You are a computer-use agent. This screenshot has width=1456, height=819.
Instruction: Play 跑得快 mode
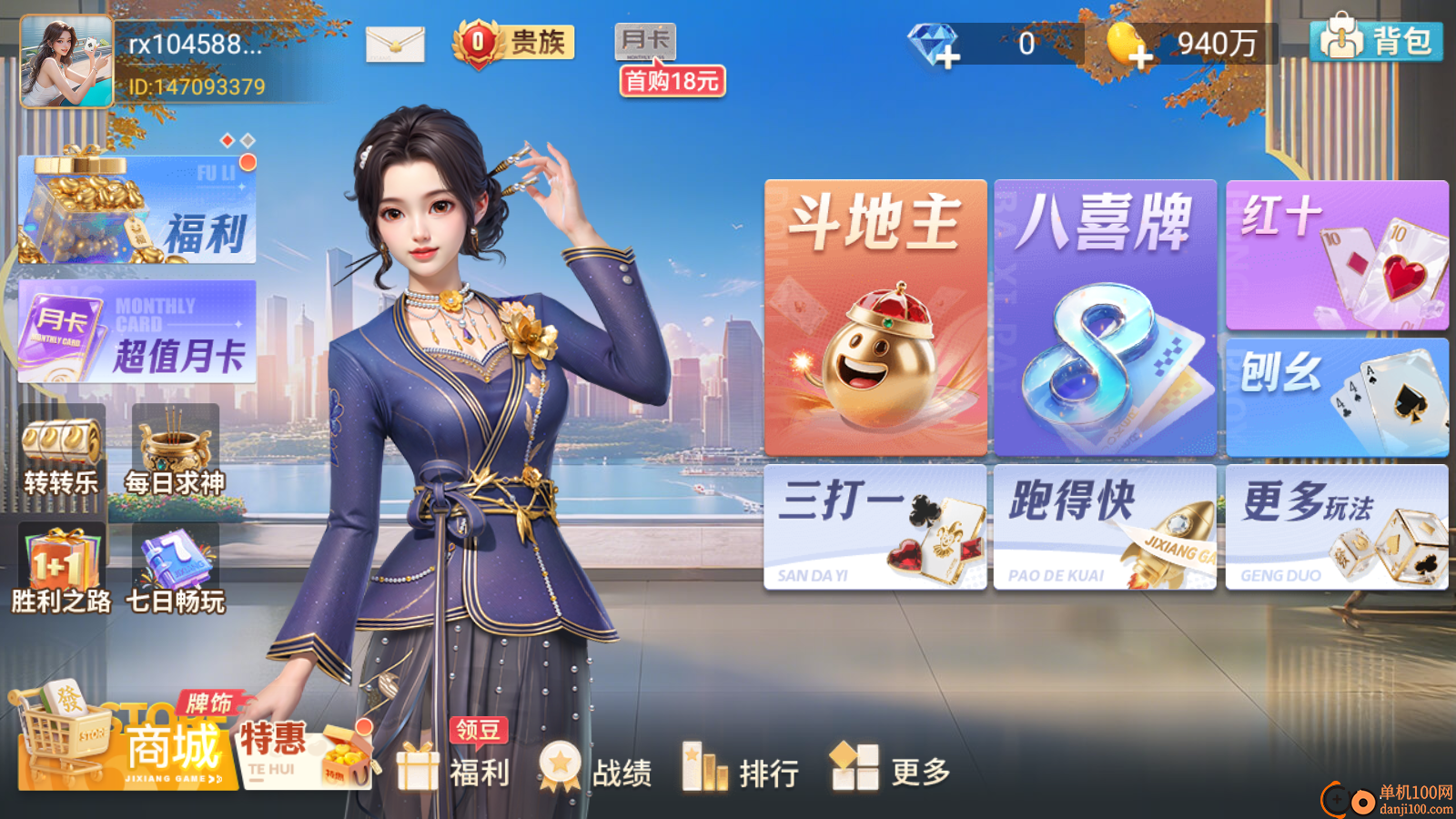[1106, 530]
